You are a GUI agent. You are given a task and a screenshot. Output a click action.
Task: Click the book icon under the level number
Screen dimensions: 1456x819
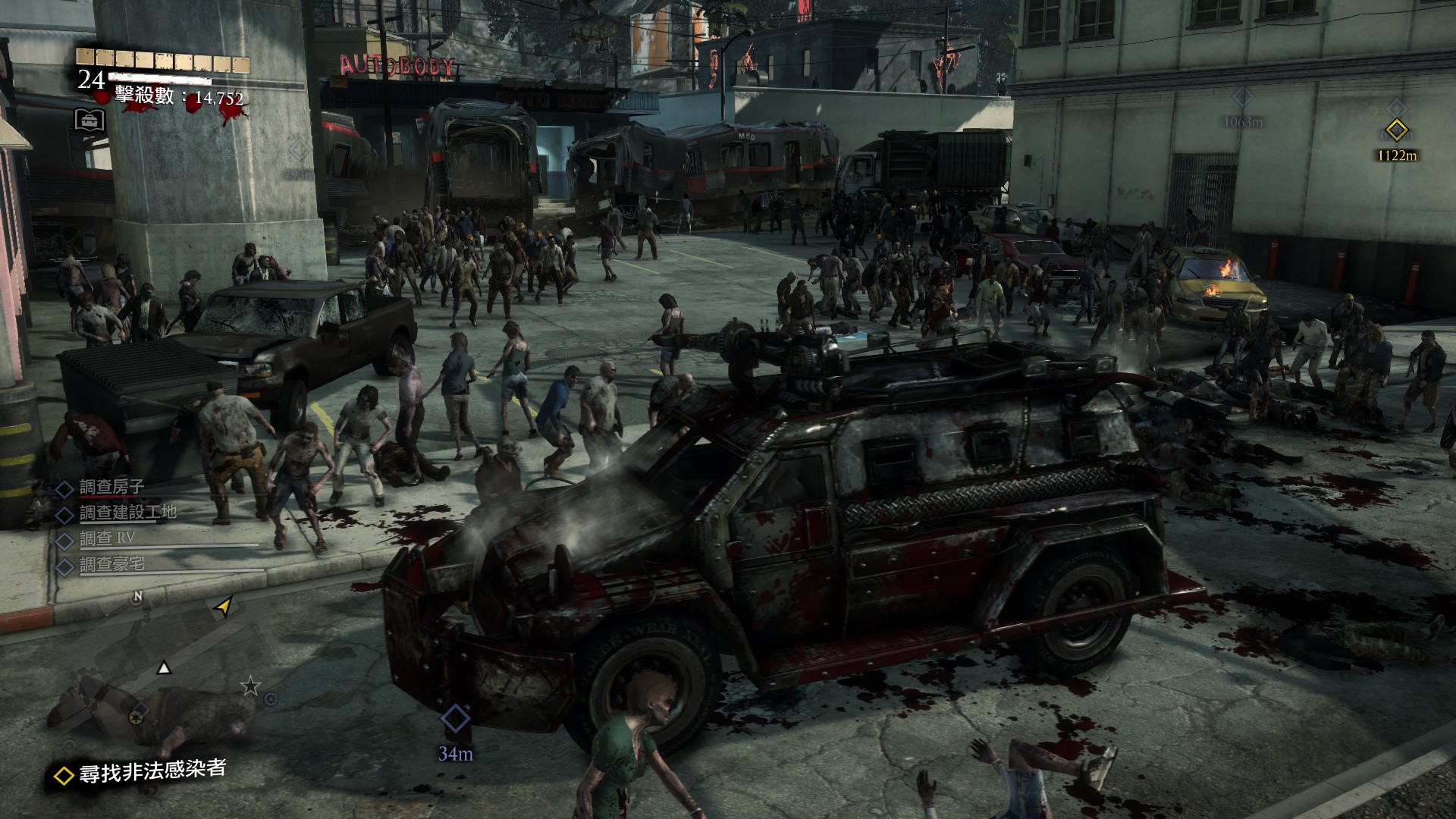click(x=89, y=120)
